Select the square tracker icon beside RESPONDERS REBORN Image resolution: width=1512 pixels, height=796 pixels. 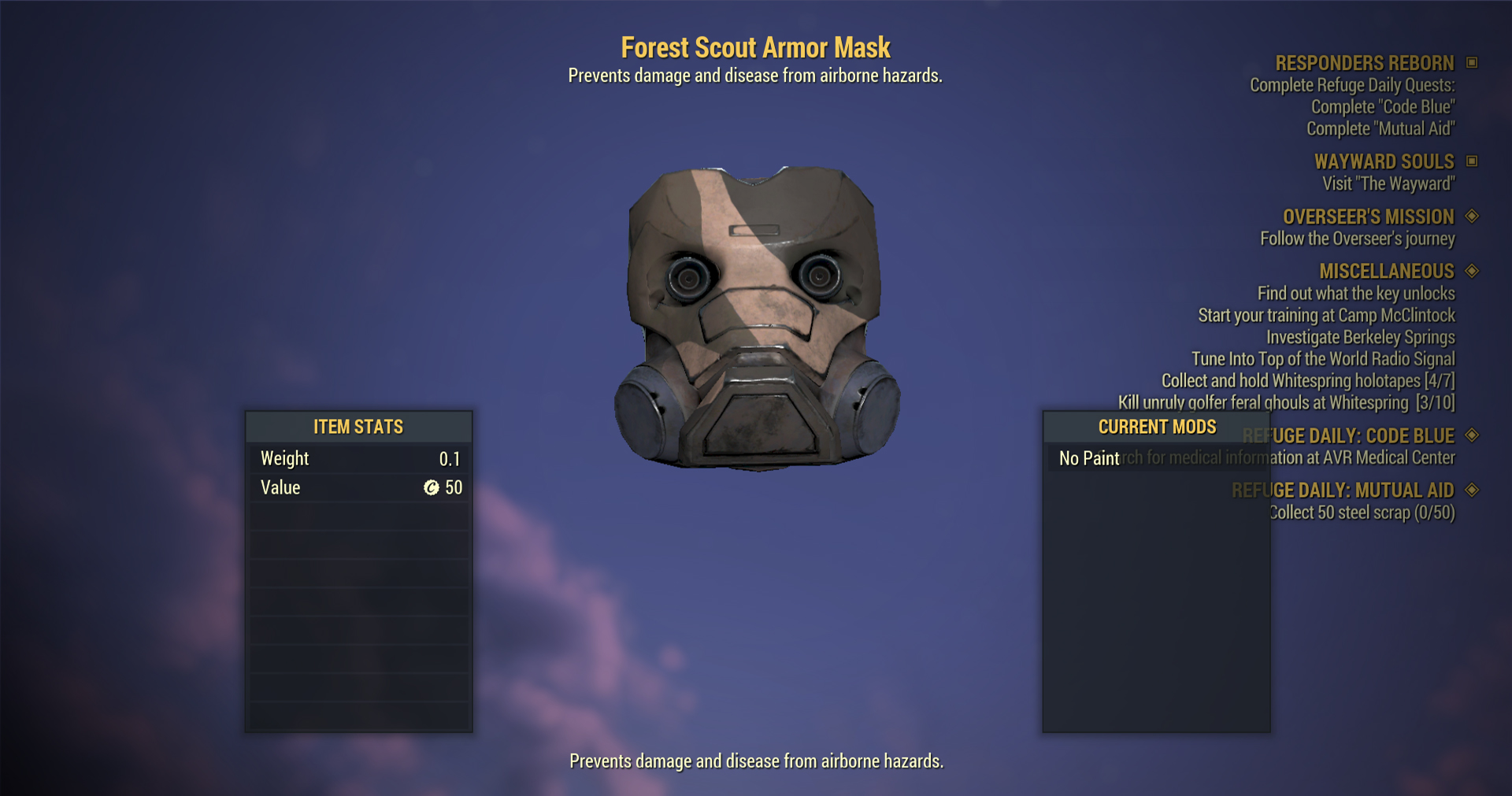point(1472,63)
